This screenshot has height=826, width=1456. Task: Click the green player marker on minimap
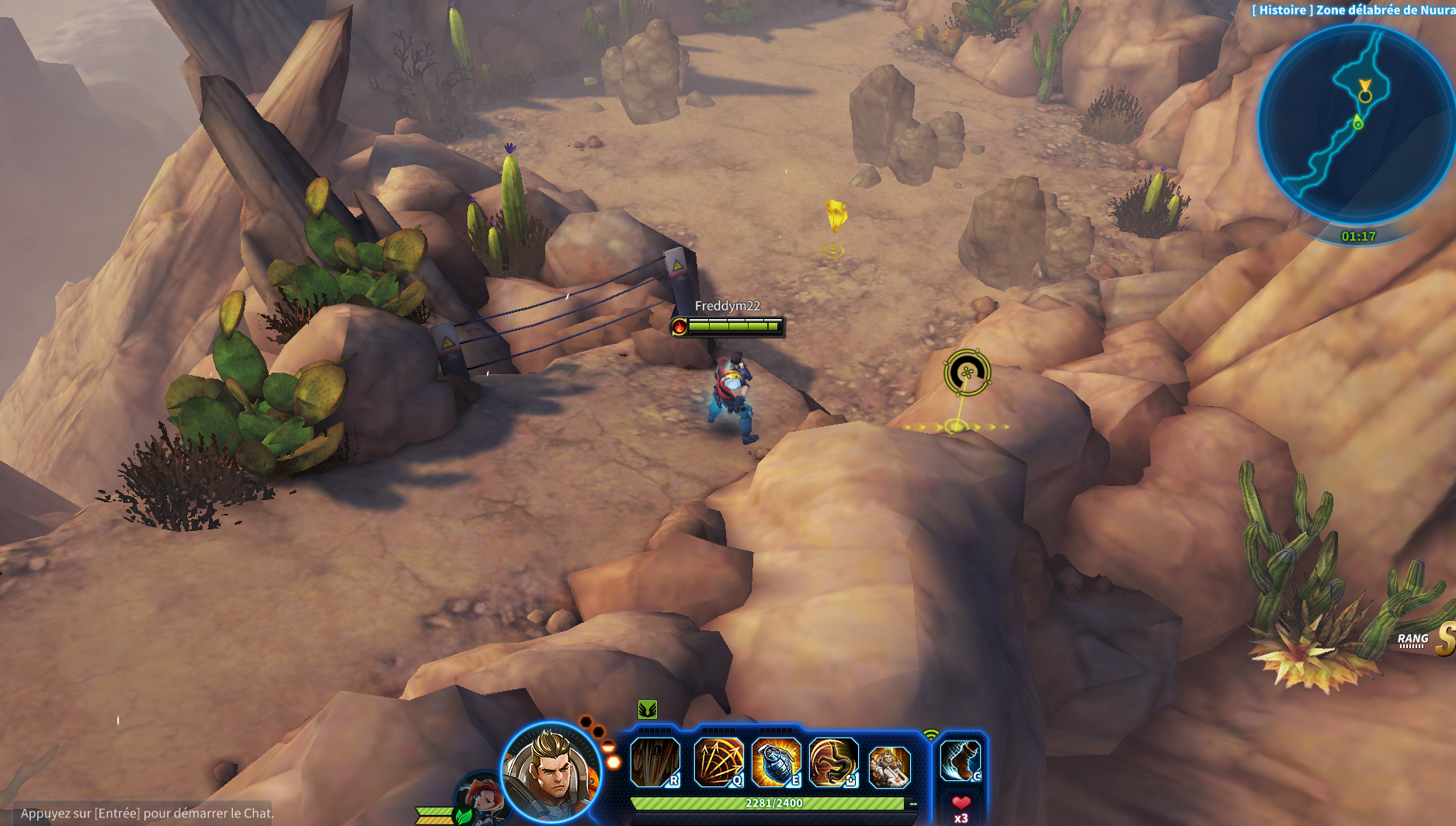(1357, 123)
